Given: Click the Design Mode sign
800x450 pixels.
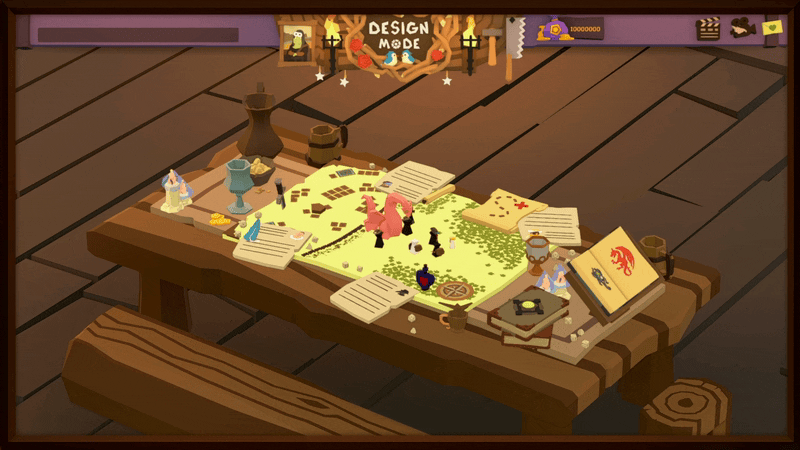Looking at the screenshot, I should [398, 37].
